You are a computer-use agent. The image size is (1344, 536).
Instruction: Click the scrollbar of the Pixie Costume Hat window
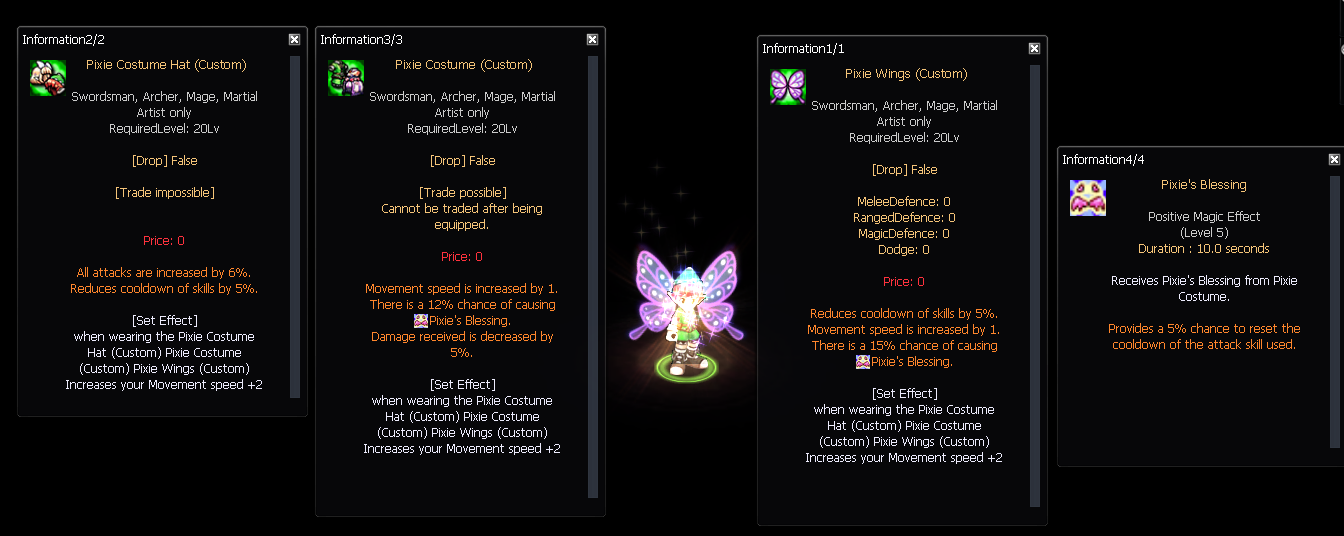pyautogui.click(x=295, y=226)
